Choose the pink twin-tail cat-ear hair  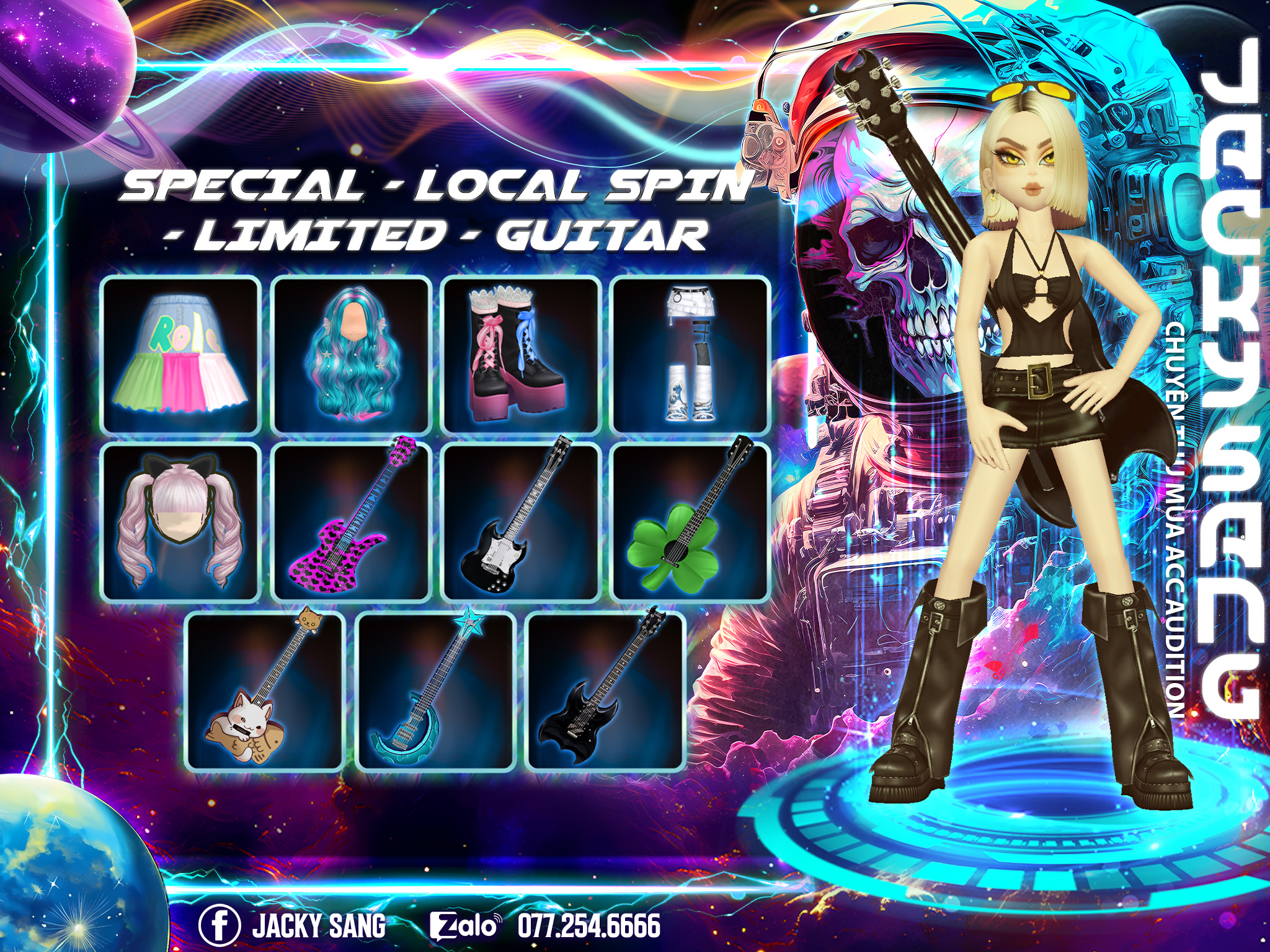(180, 522)
